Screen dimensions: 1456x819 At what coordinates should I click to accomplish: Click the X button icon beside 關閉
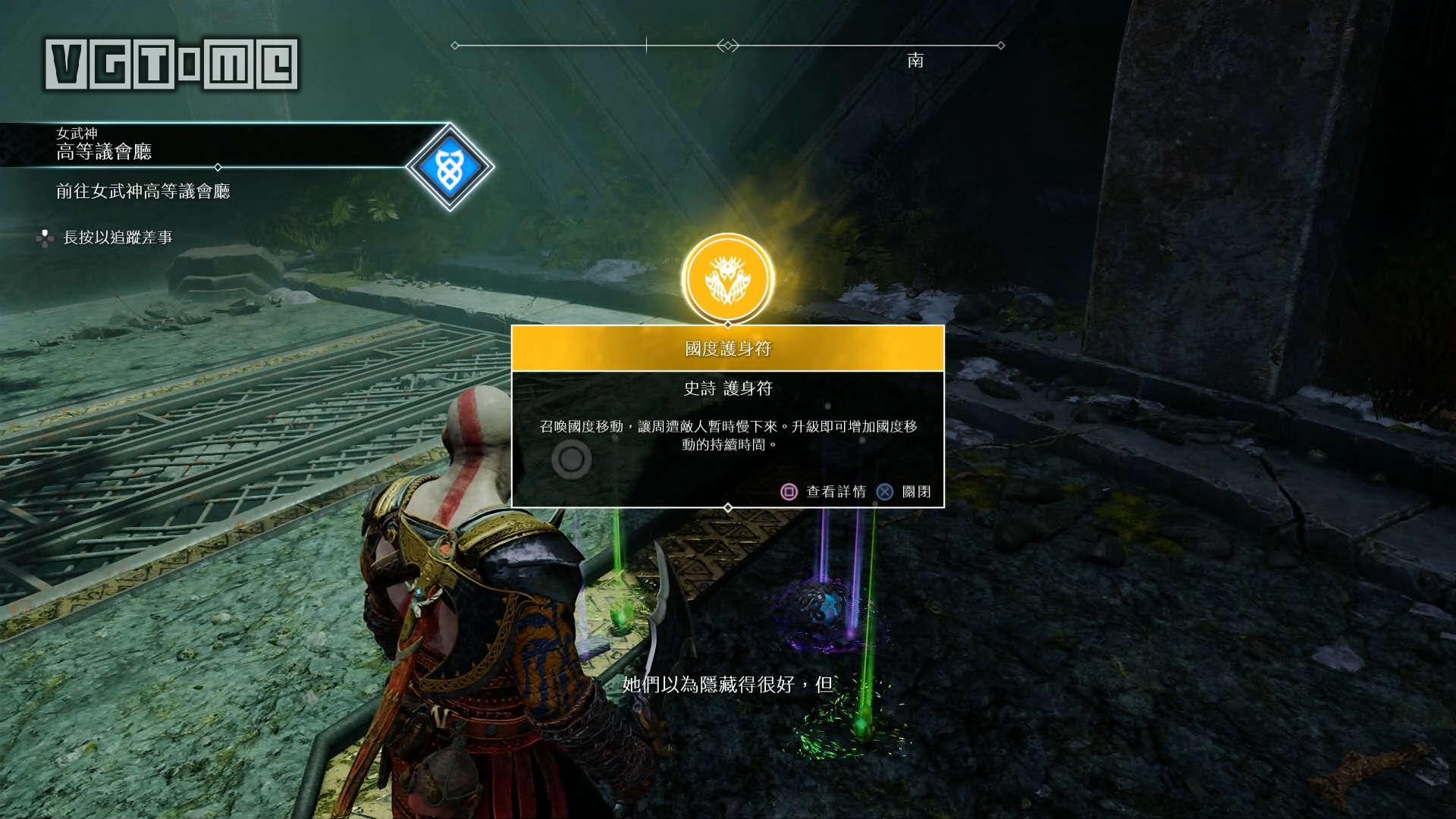pyautogui.click(x=886, y=491)
